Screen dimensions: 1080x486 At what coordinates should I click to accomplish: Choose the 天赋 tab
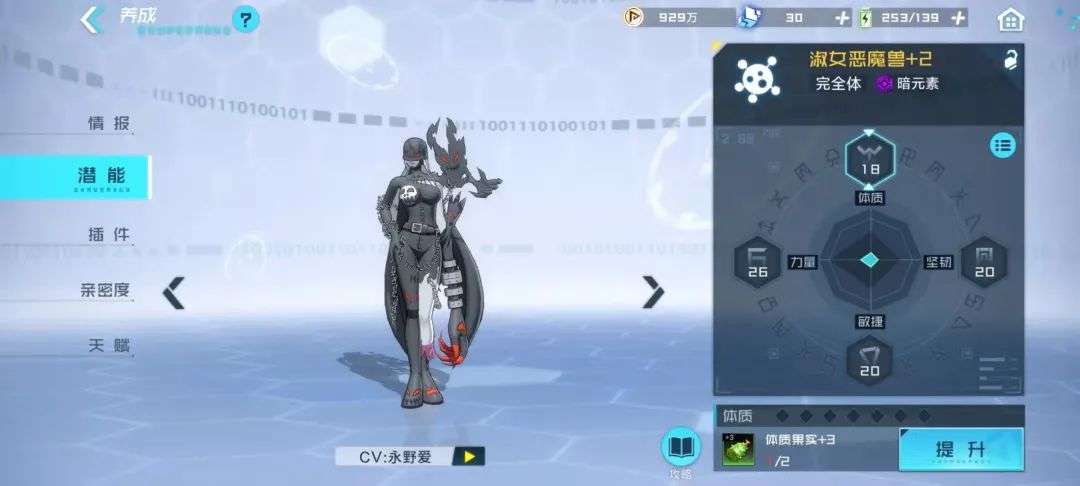click(110, 347)
